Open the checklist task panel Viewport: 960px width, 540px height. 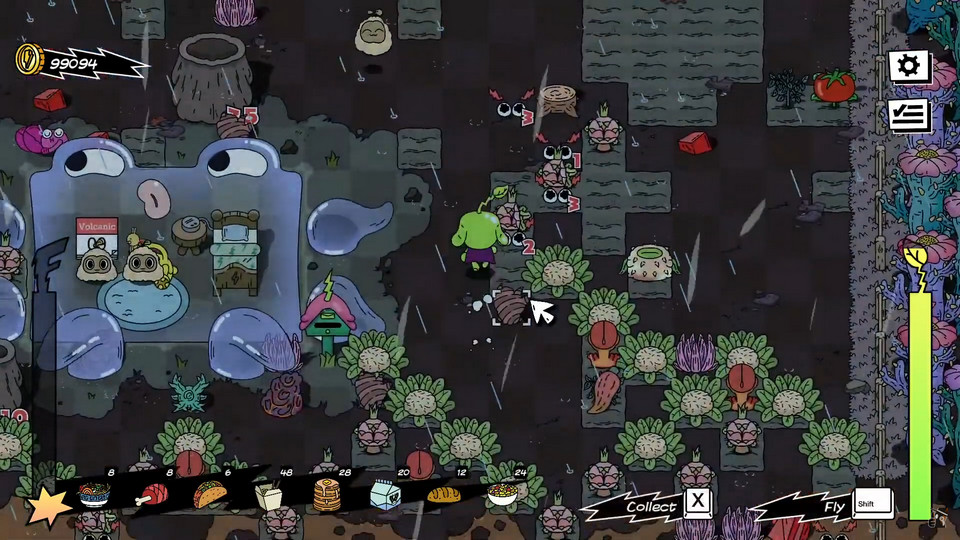pyautogui.click(x=909, y=115)
